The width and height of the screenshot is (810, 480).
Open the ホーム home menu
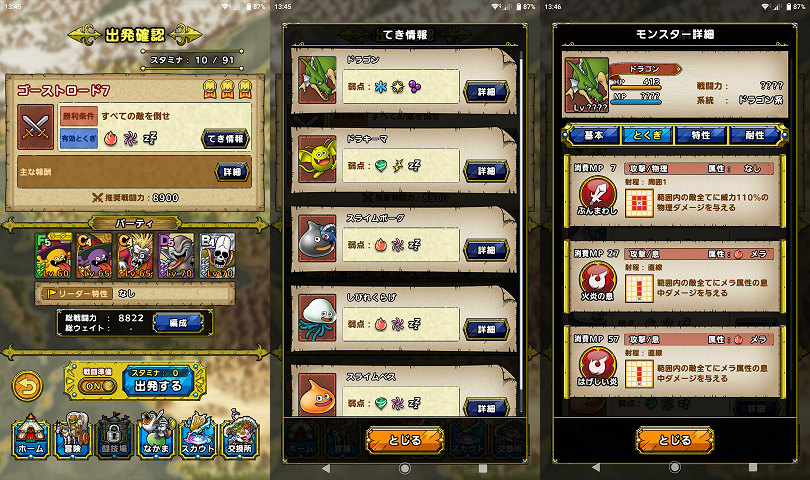click(32, 438)
